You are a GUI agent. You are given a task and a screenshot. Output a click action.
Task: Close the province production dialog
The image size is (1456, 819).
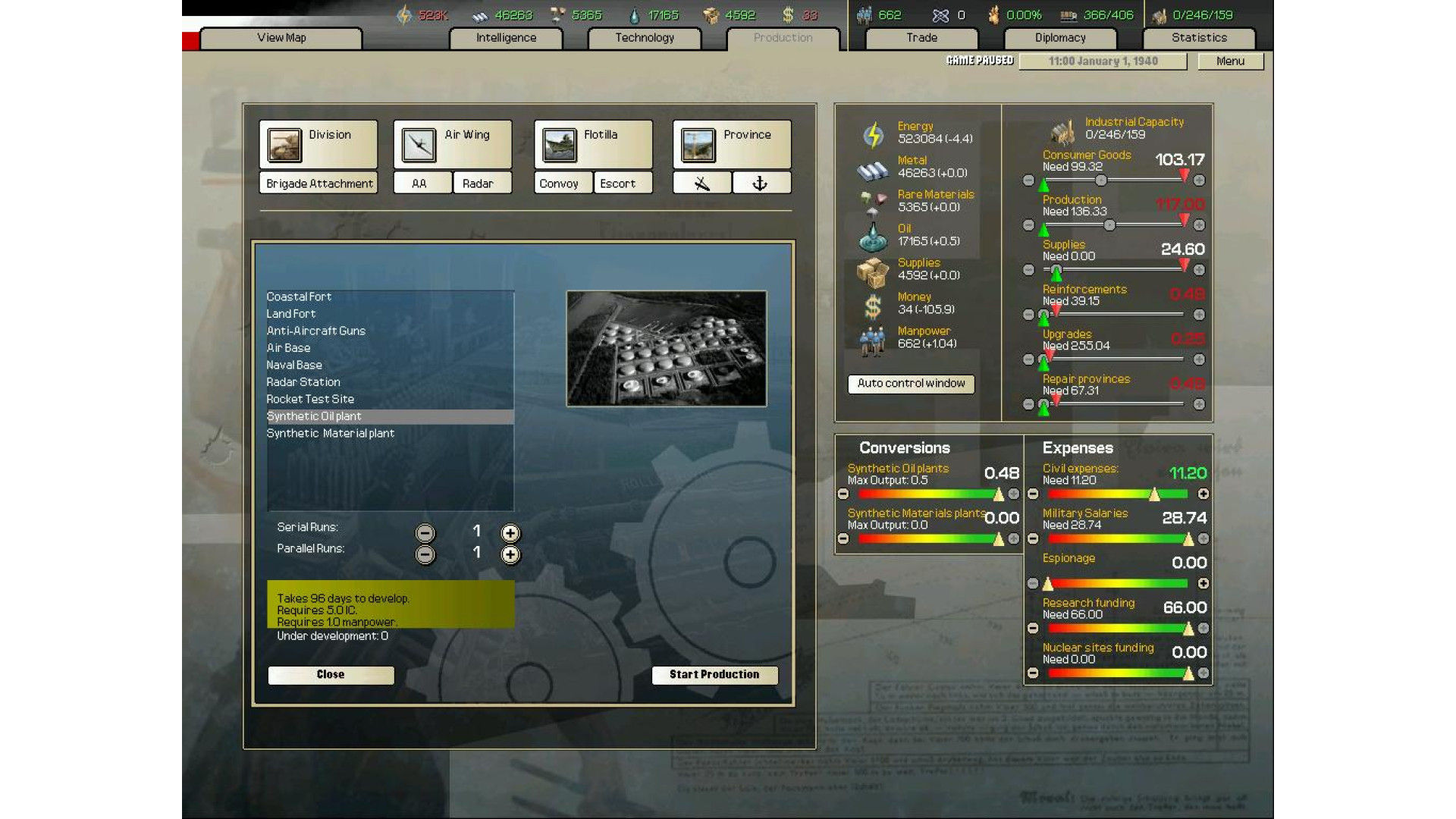[x=331, y=675]
